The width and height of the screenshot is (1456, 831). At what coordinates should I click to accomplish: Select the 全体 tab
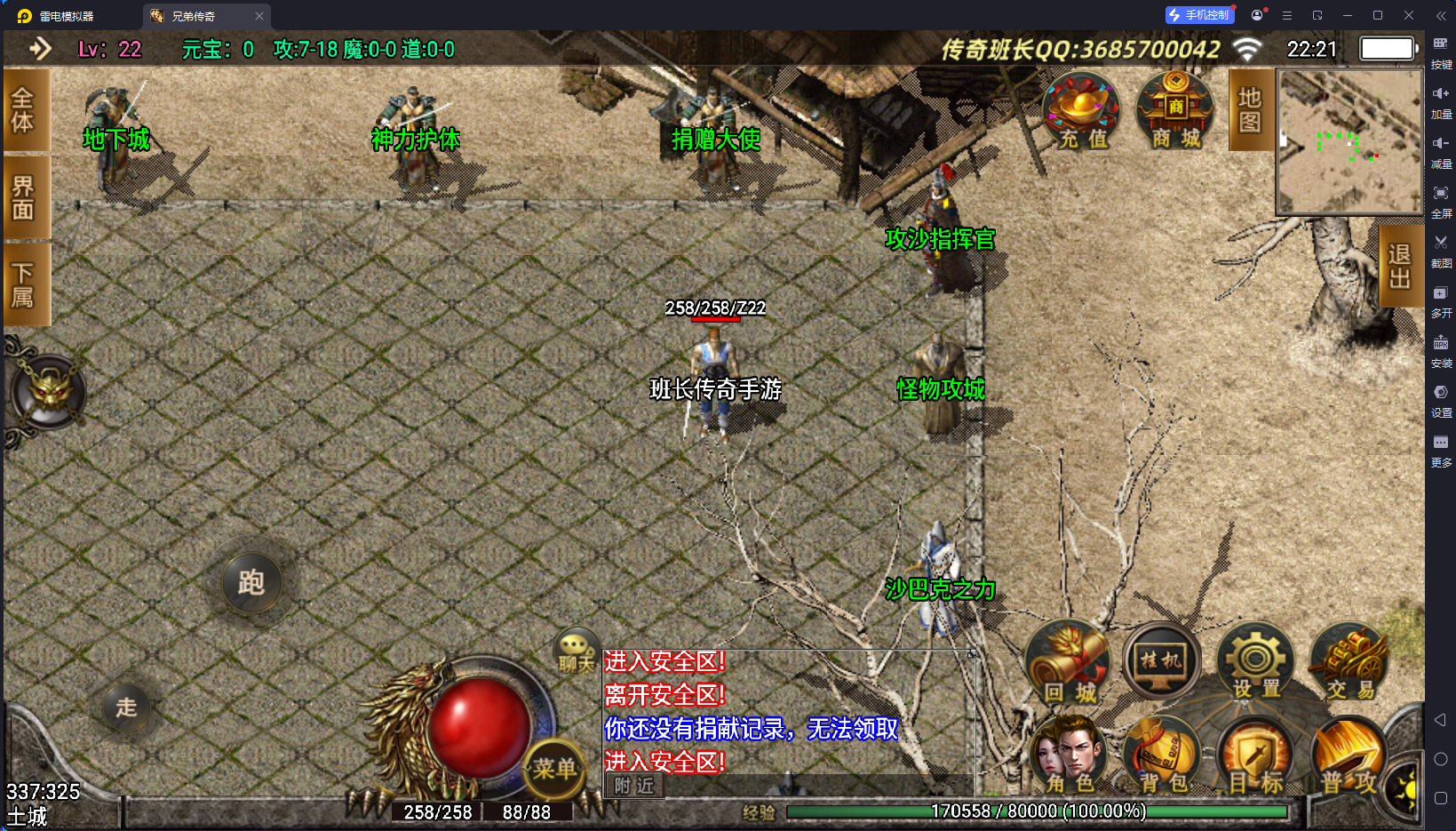pos(24,110)
